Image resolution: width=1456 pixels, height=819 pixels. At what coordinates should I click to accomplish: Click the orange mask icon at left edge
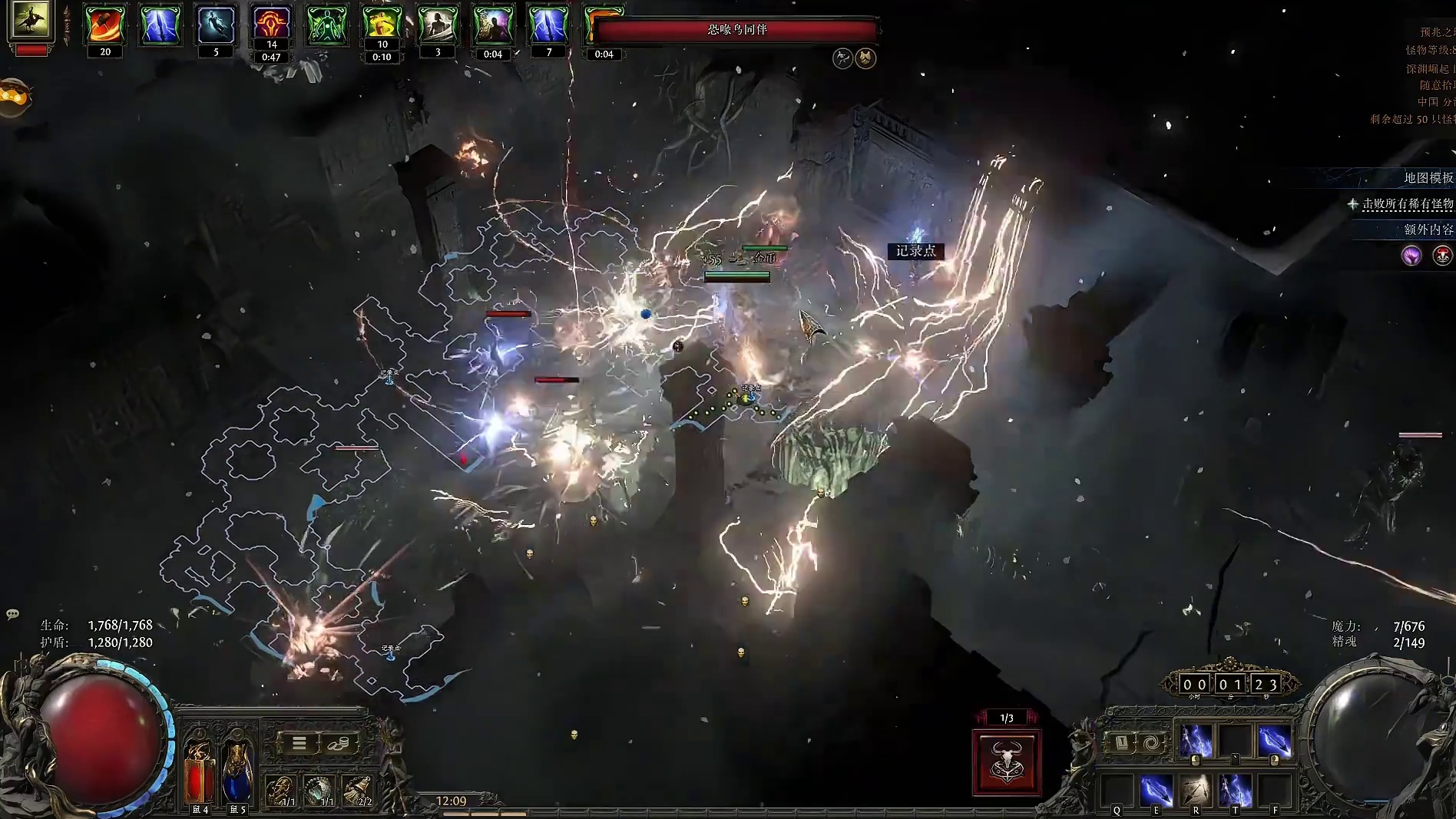click(x=14, y=97)
